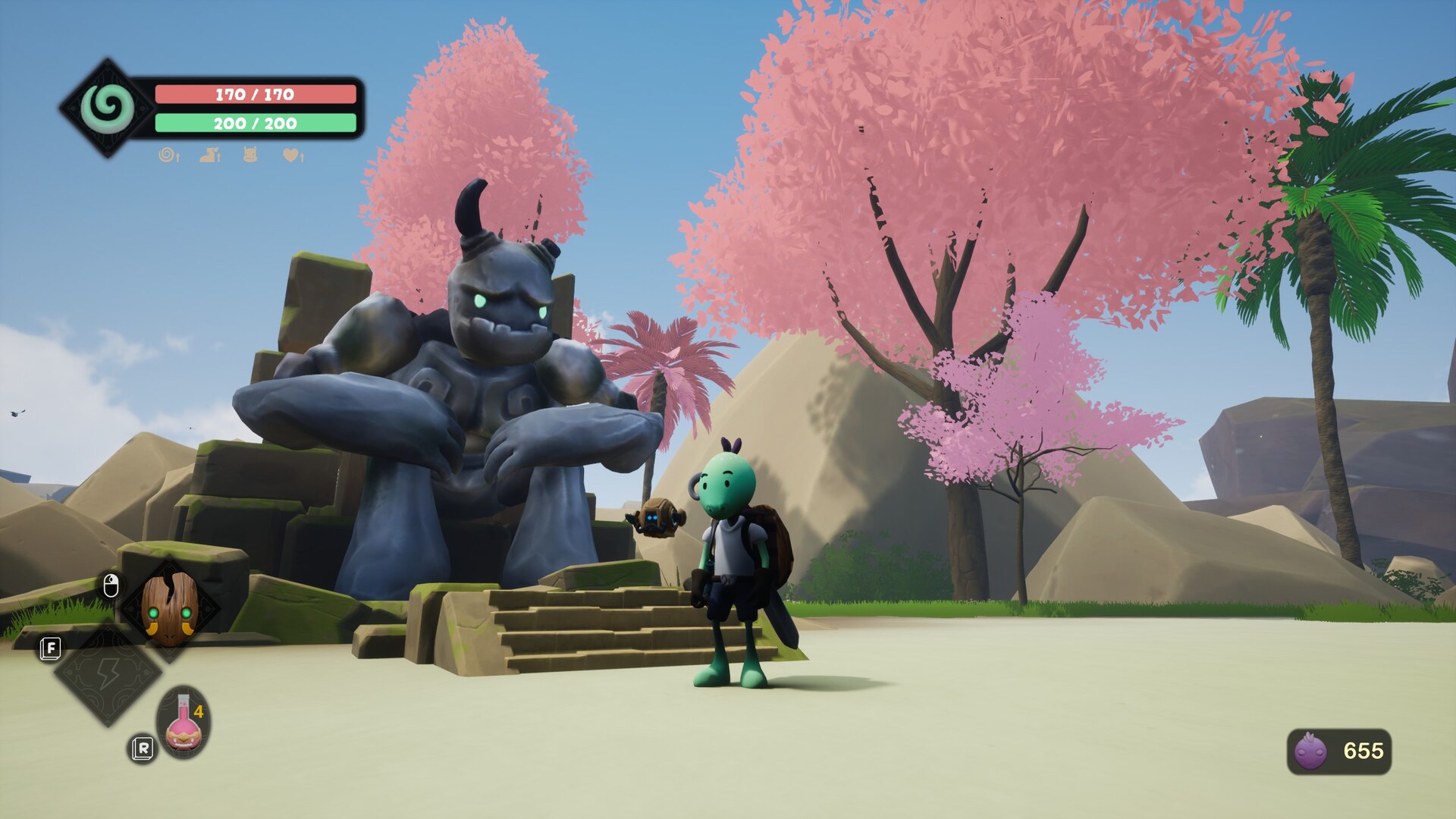Activate the lightning bolt ability slot

click(x=108, y=673)
